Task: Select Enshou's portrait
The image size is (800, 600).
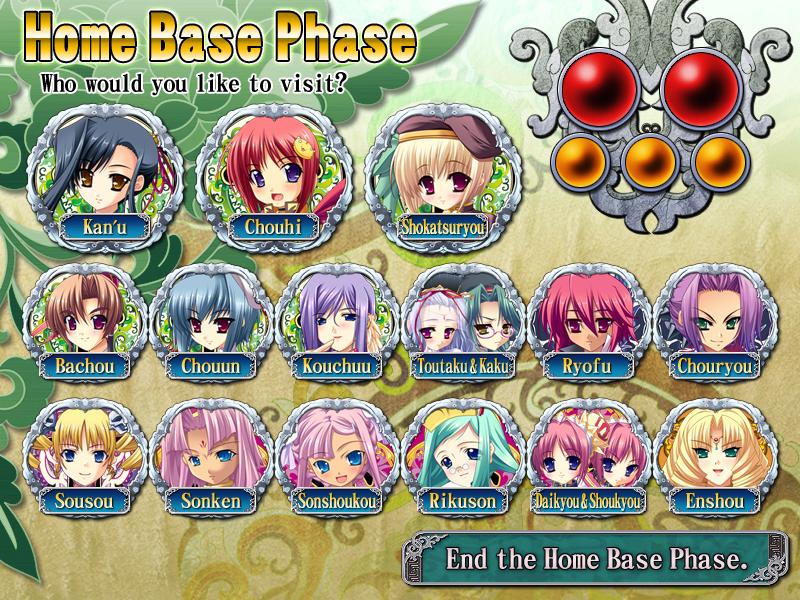Action: pyautogui.click(x=714, y=455)
